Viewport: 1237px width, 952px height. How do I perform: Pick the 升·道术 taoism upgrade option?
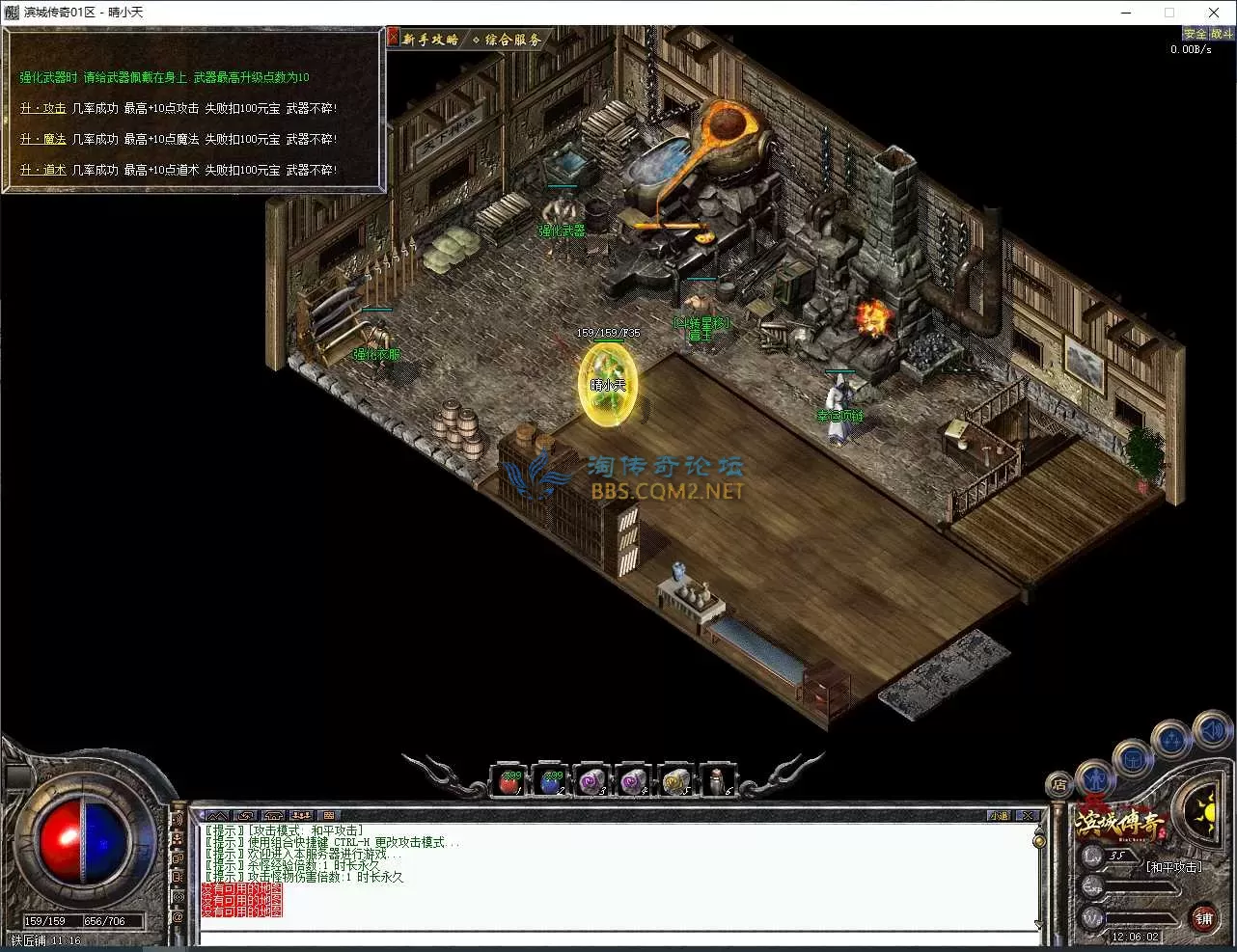[43, 171]
